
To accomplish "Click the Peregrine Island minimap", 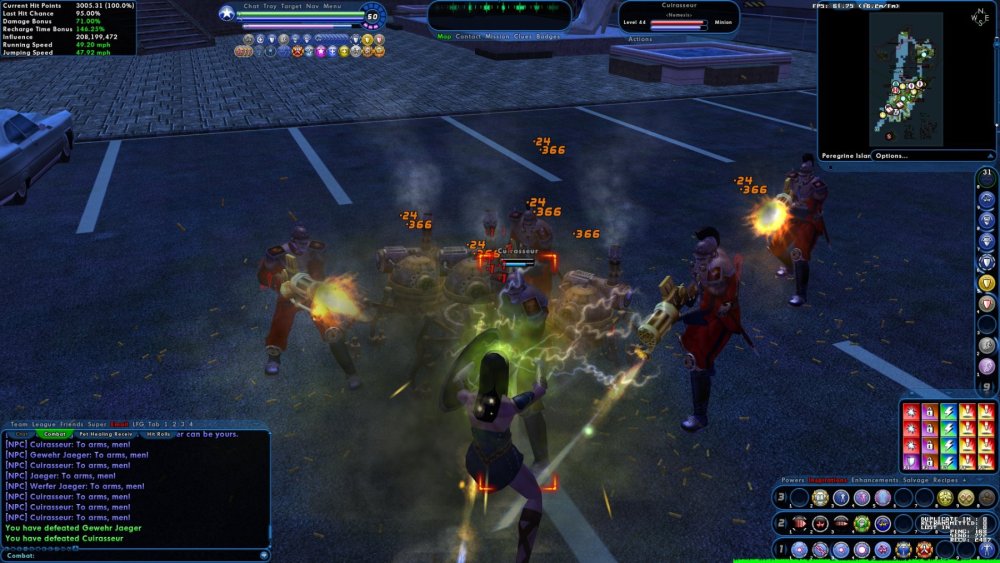I will pyautogui.click(x=905, y=79).
